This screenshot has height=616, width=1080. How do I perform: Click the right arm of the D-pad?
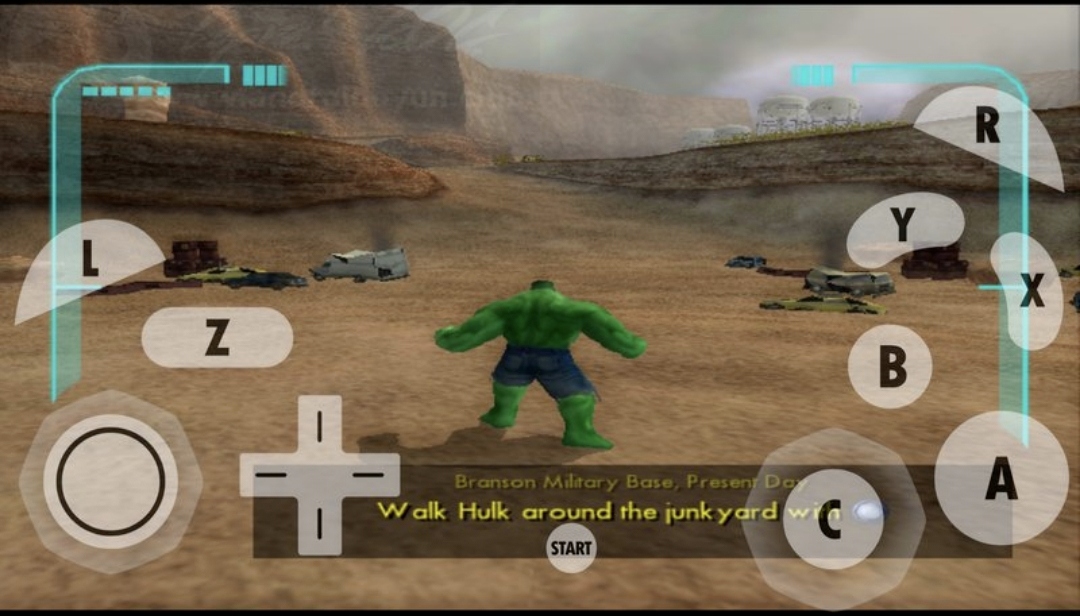point(369,474)
